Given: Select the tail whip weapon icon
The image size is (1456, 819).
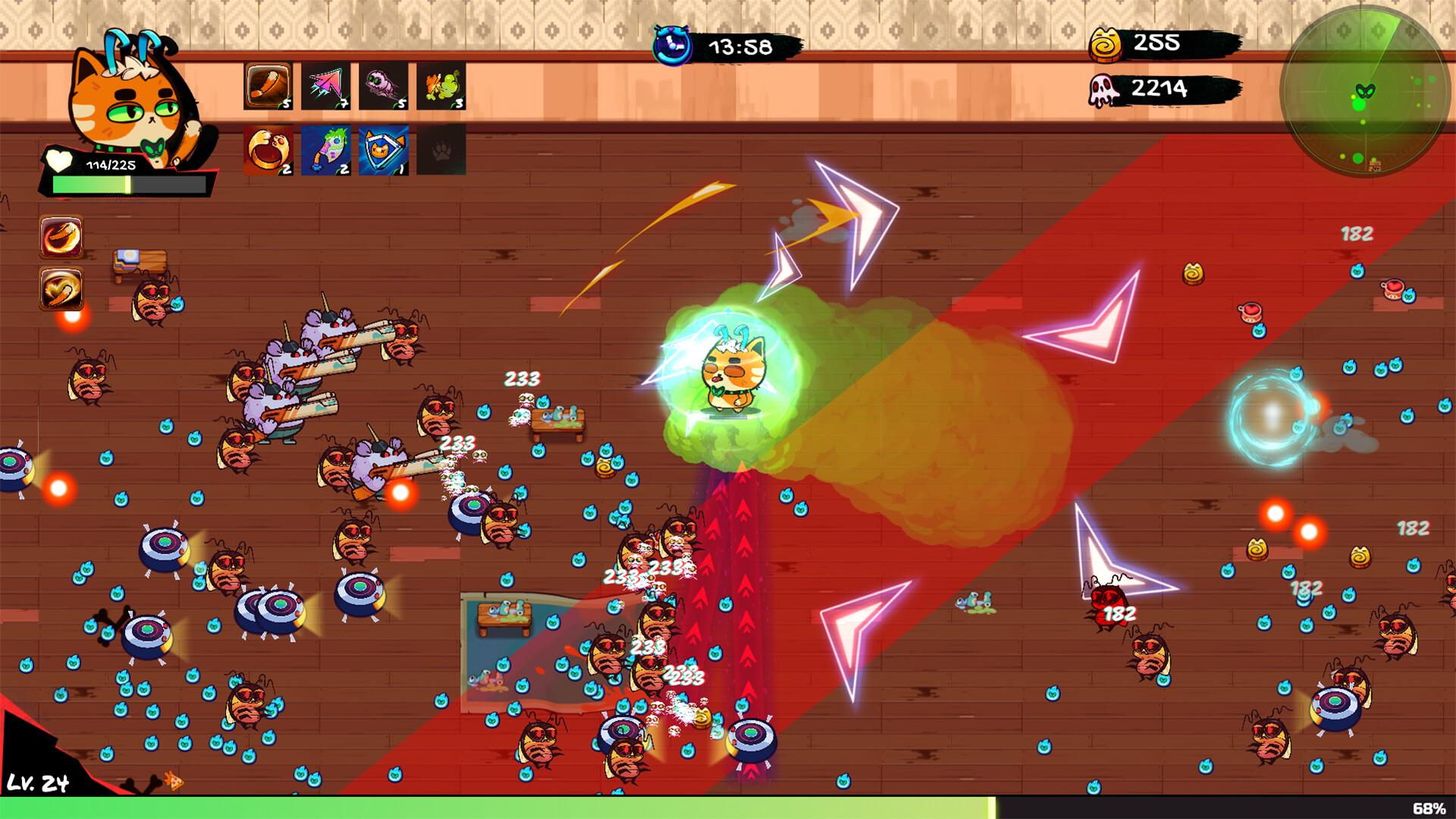Looking at the screenshot, I should 267,86.
